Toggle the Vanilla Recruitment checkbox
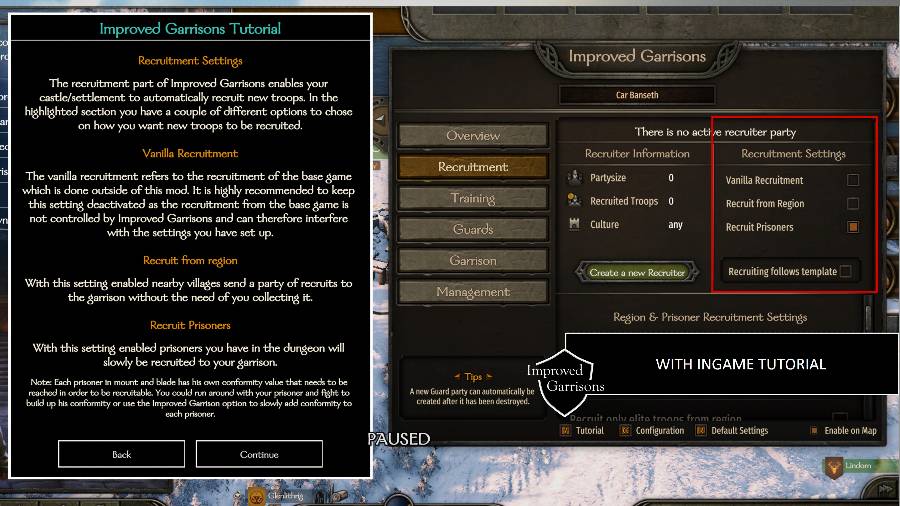900x506 pixels. click(853, 180)
